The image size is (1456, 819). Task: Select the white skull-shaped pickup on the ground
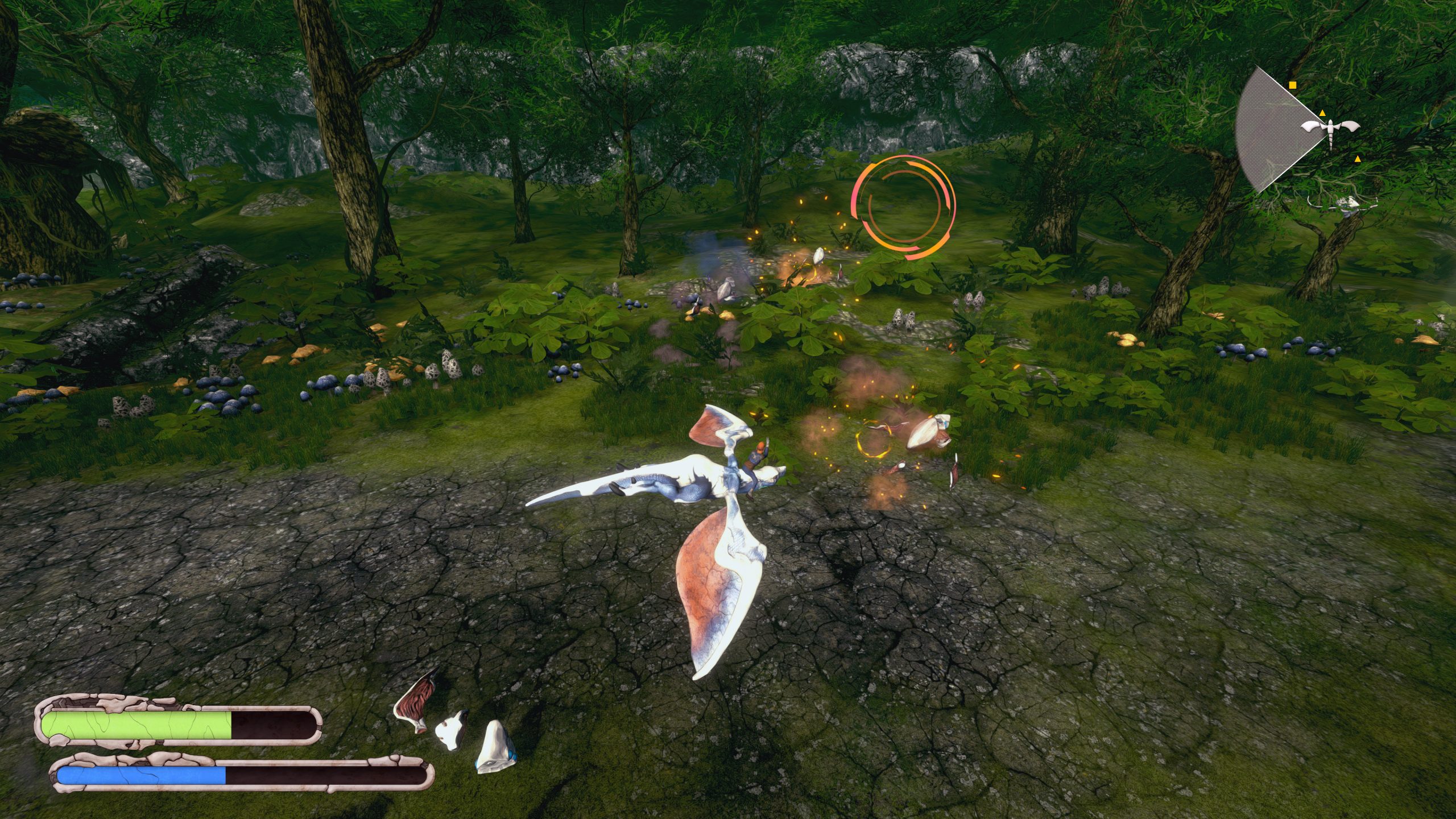450,732
